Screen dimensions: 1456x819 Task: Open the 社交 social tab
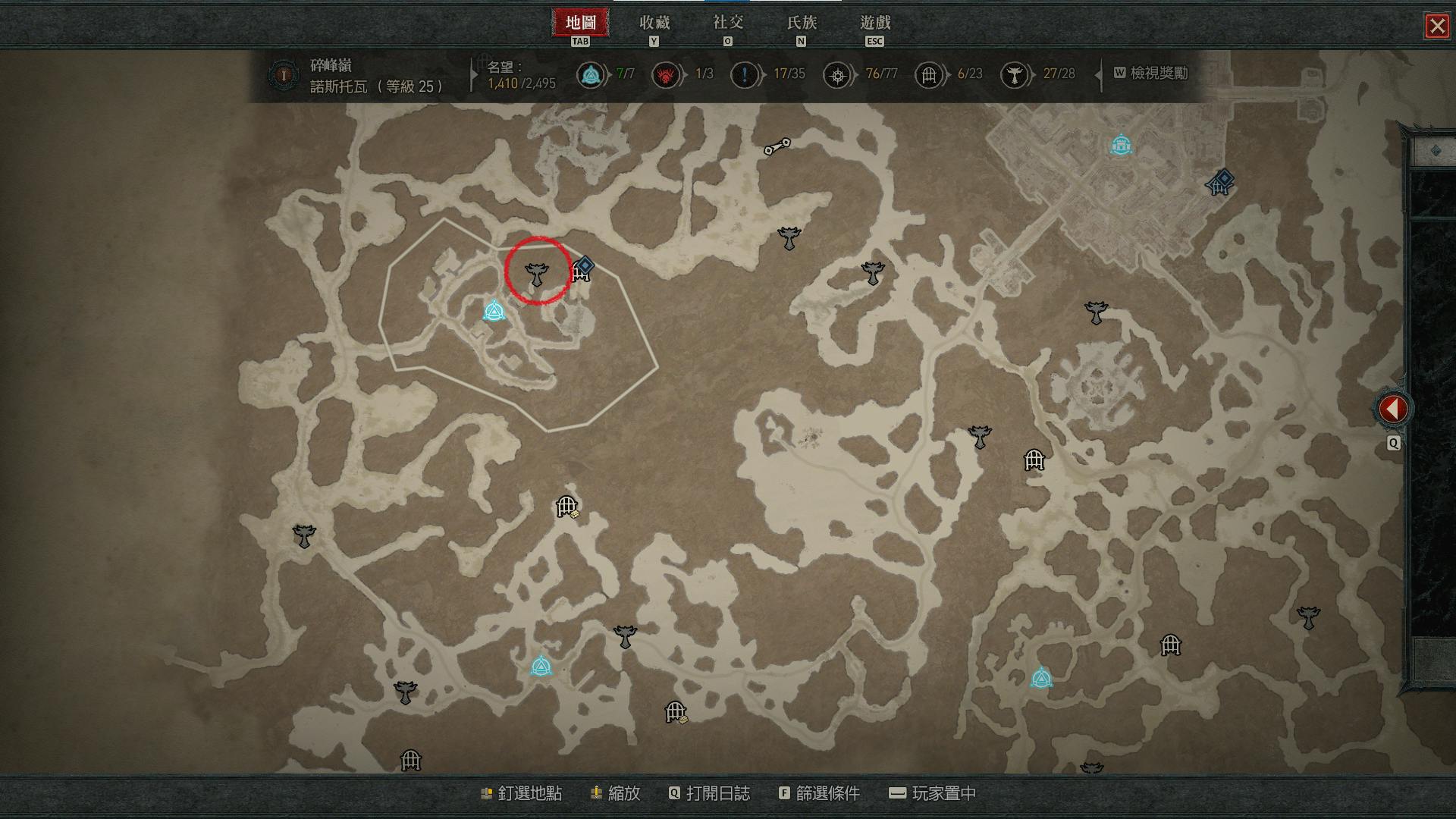(x=727, y=24)
